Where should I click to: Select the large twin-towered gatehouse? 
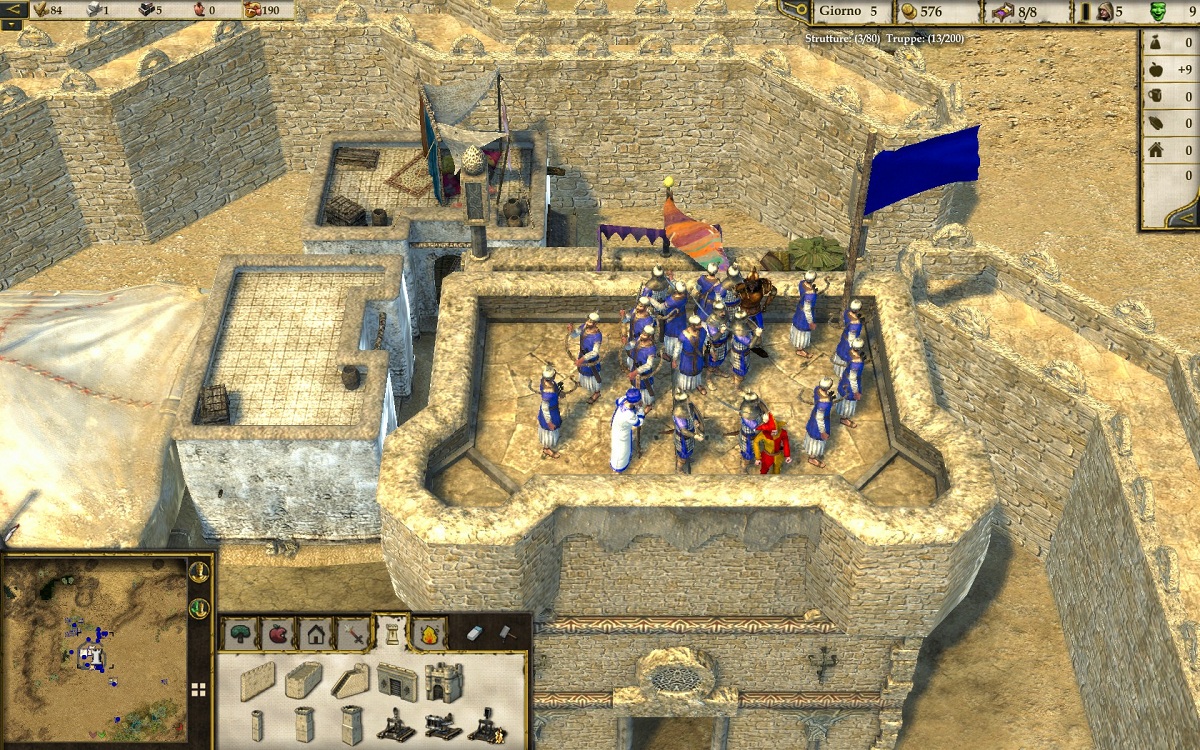pos(444,682)
